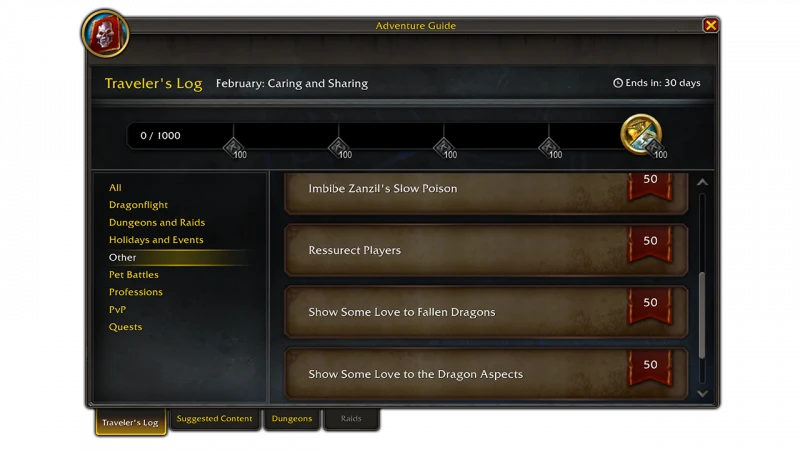This screenshot has height=450, width=800.
Task: Click the scroll down arrow of the activity list
Action: (x=702, y=394)
